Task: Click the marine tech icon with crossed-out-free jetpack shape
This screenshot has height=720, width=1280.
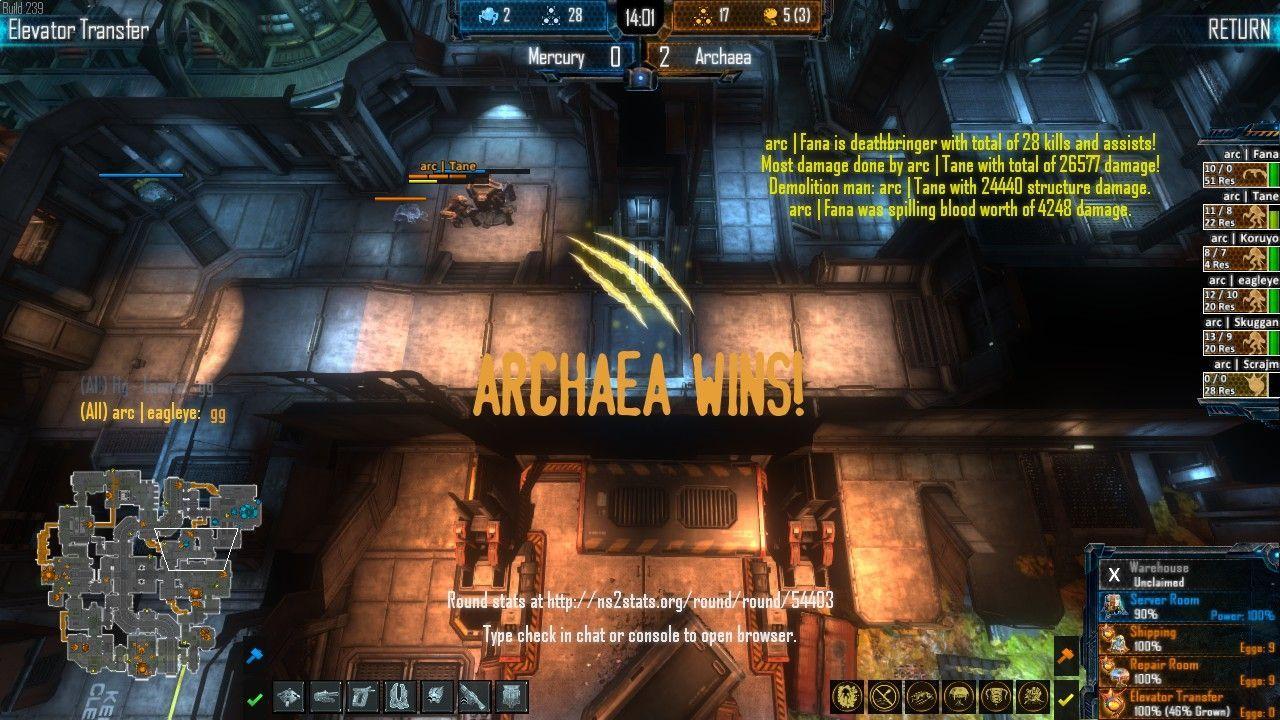Action: coord(400,697)
